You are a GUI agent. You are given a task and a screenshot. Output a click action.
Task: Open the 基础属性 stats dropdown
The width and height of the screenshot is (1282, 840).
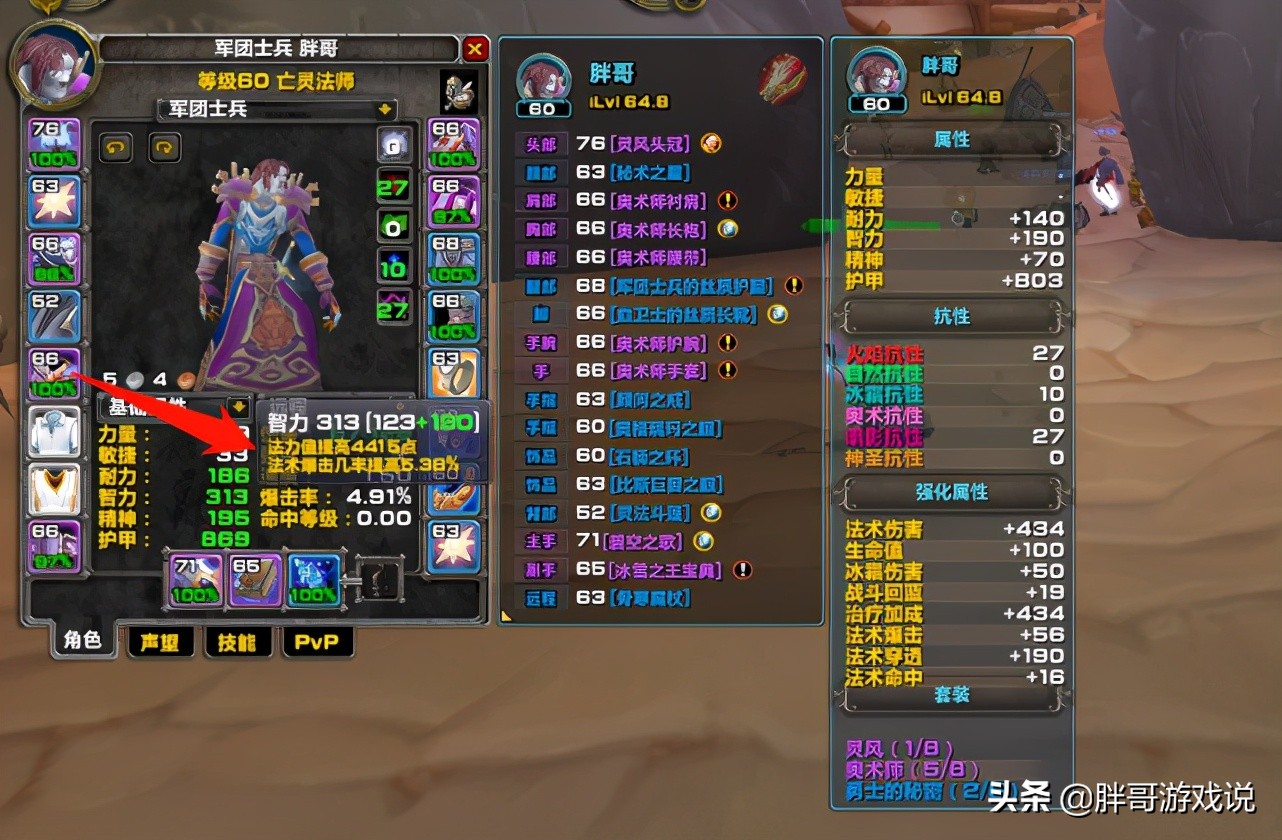click(239, 404)
